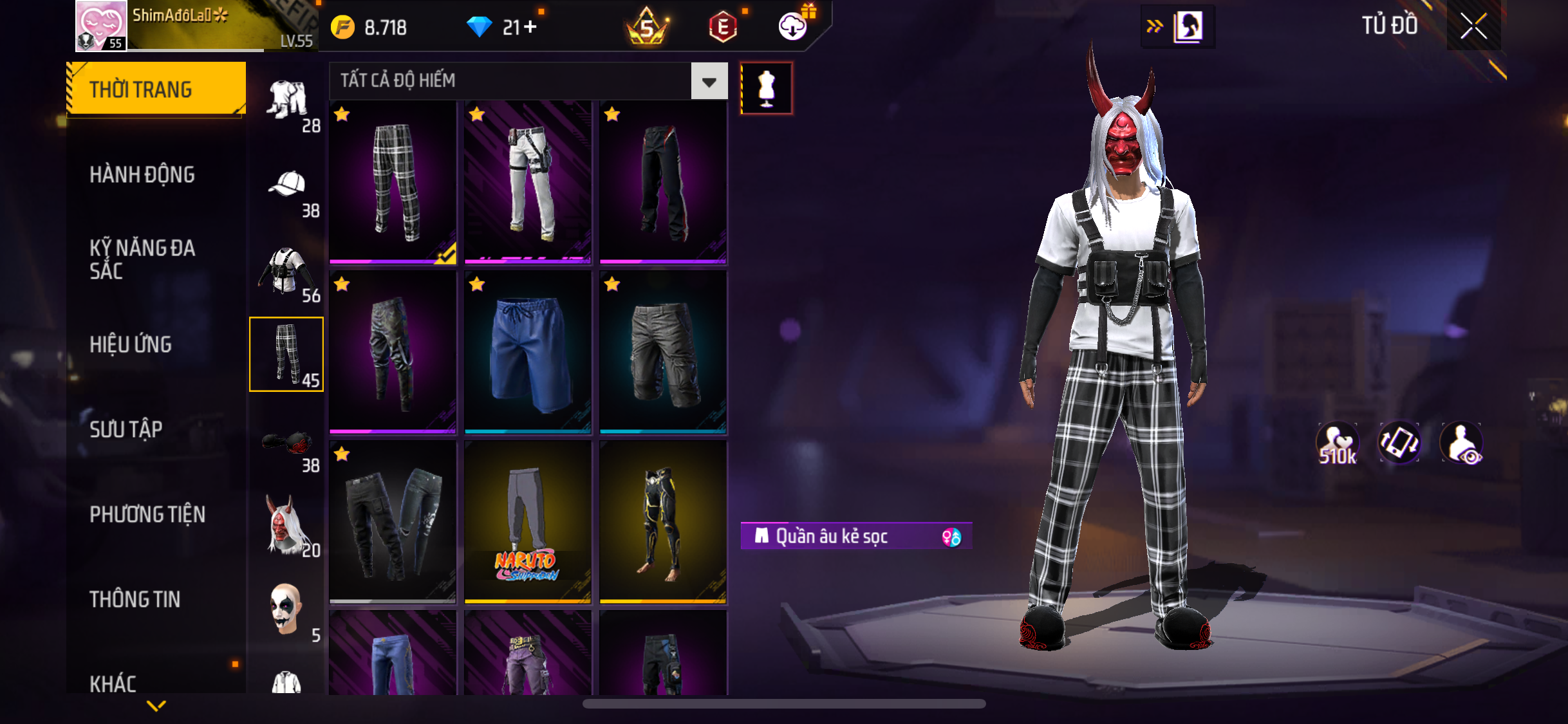Equip the white cargo pants
The width and height of the screenshot is (1568, 724).
click(528, 182)
